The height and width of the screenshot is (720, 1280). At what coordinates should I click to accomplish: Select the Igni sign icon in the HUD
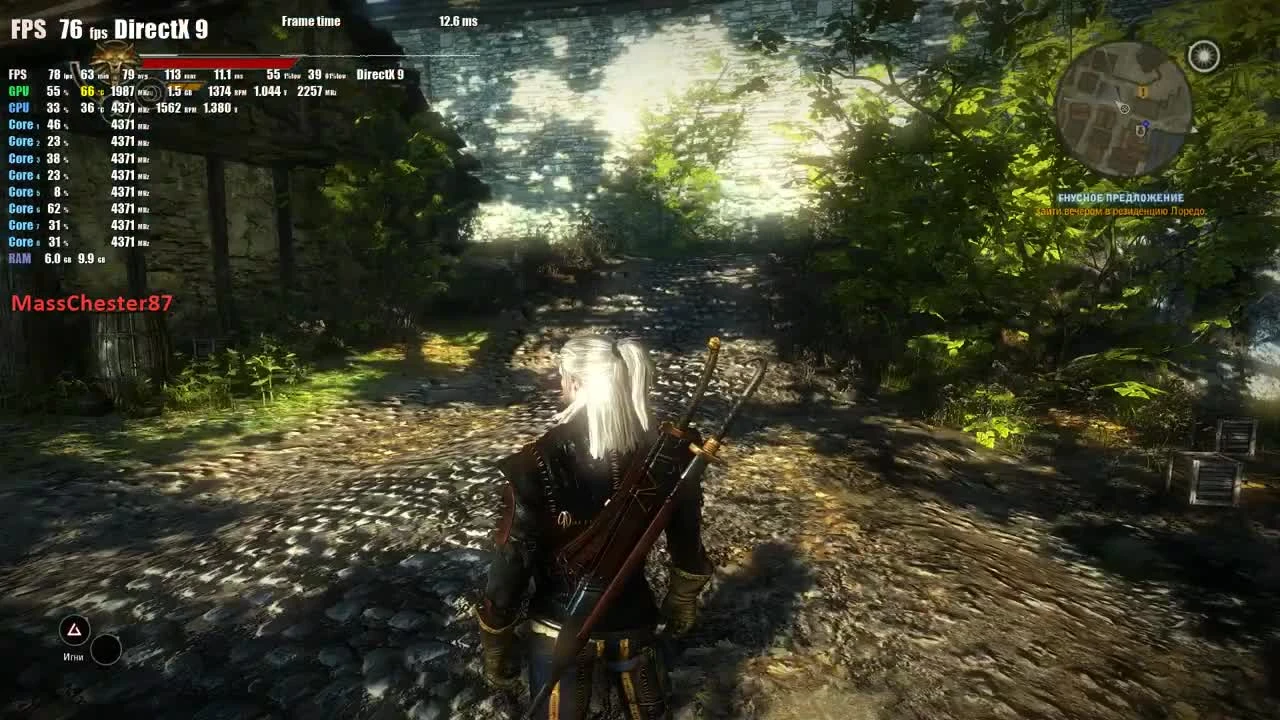(72, 628)
